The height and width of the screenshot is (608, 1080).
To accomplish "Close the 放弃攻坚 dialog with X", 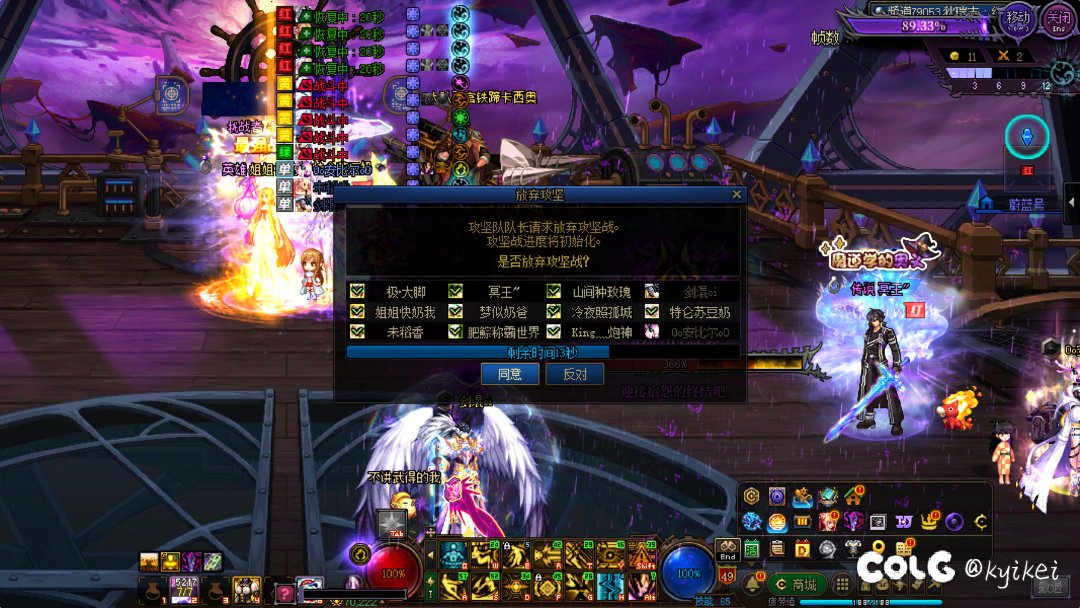I will tap(737, 195).
